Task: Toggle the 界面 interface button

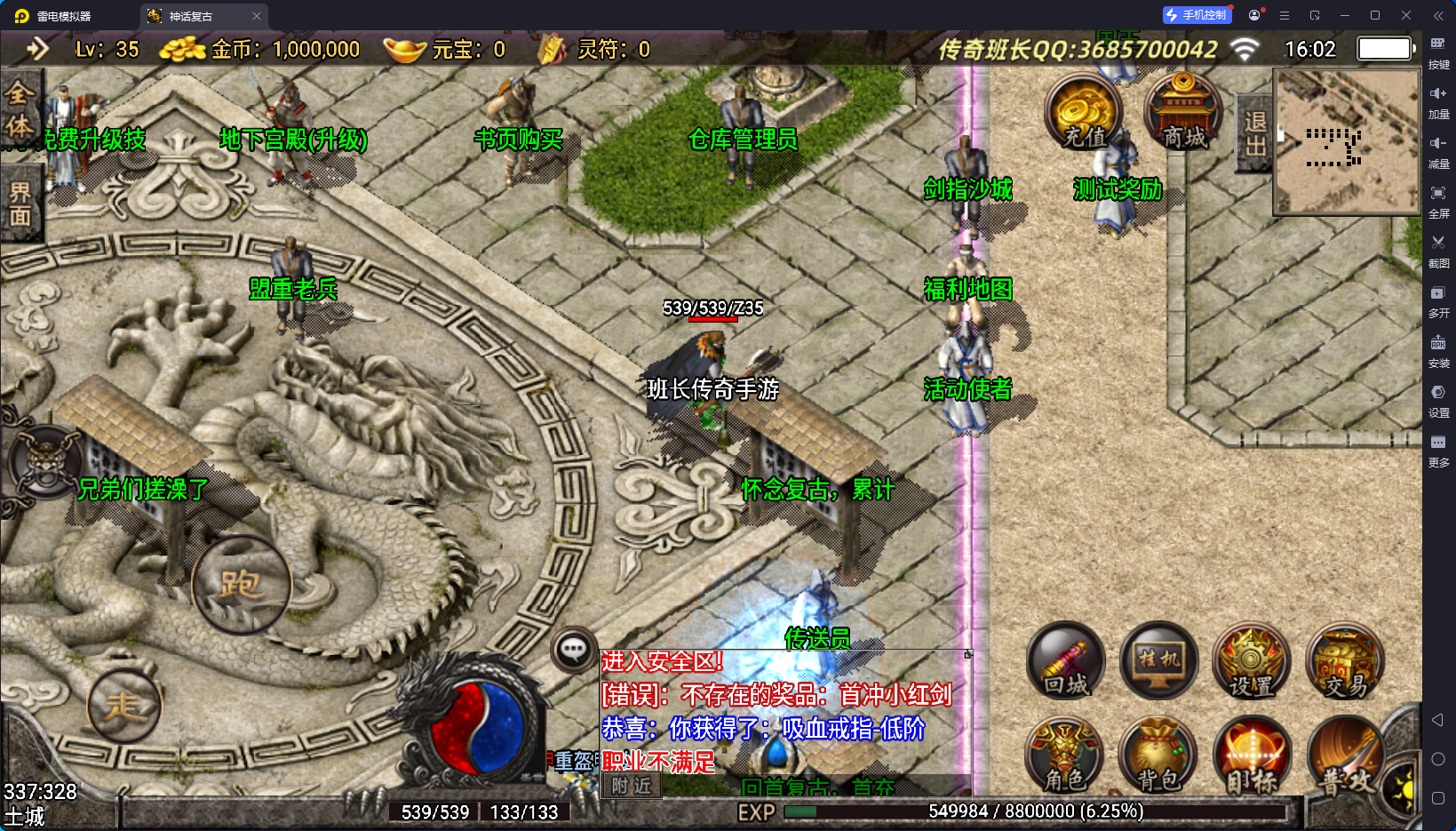Action: point(20,204)
